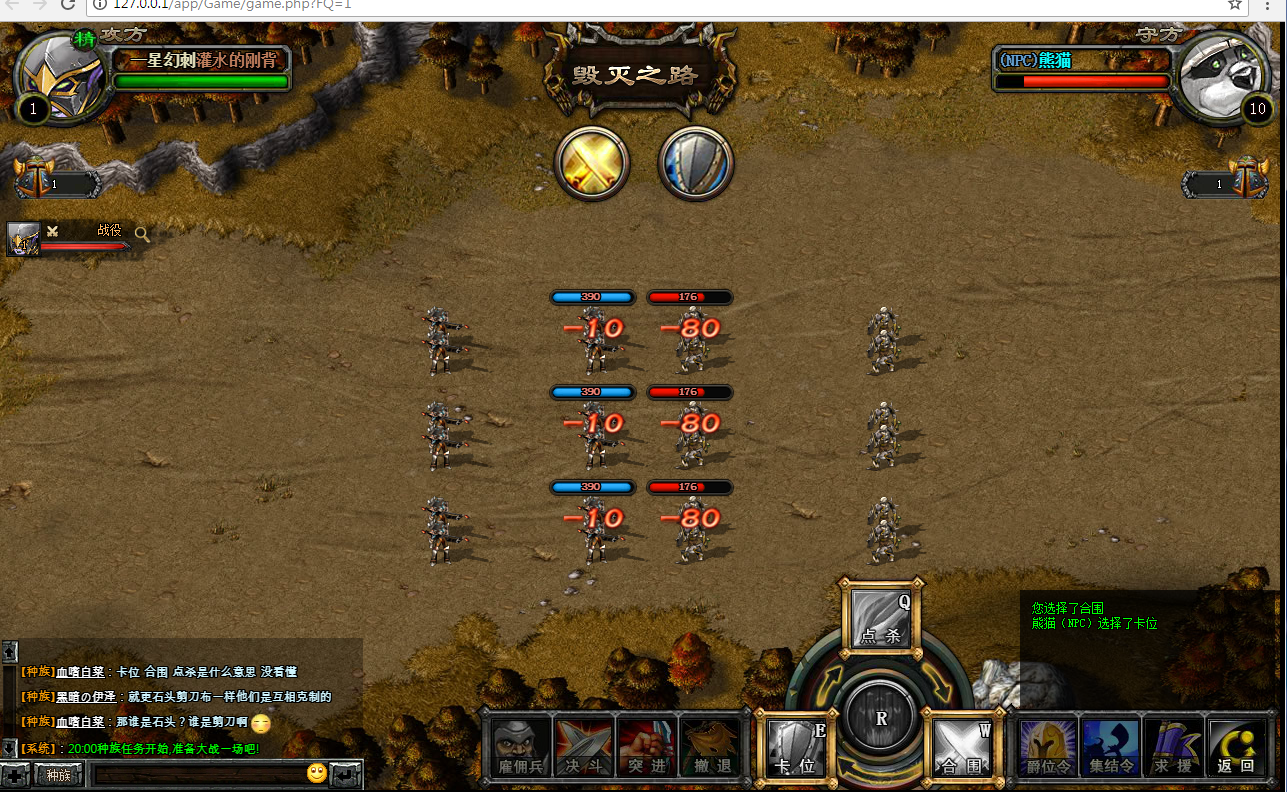Click inside the chat input field
Screen dimensions: 1287x792
[x=200, y=774]
